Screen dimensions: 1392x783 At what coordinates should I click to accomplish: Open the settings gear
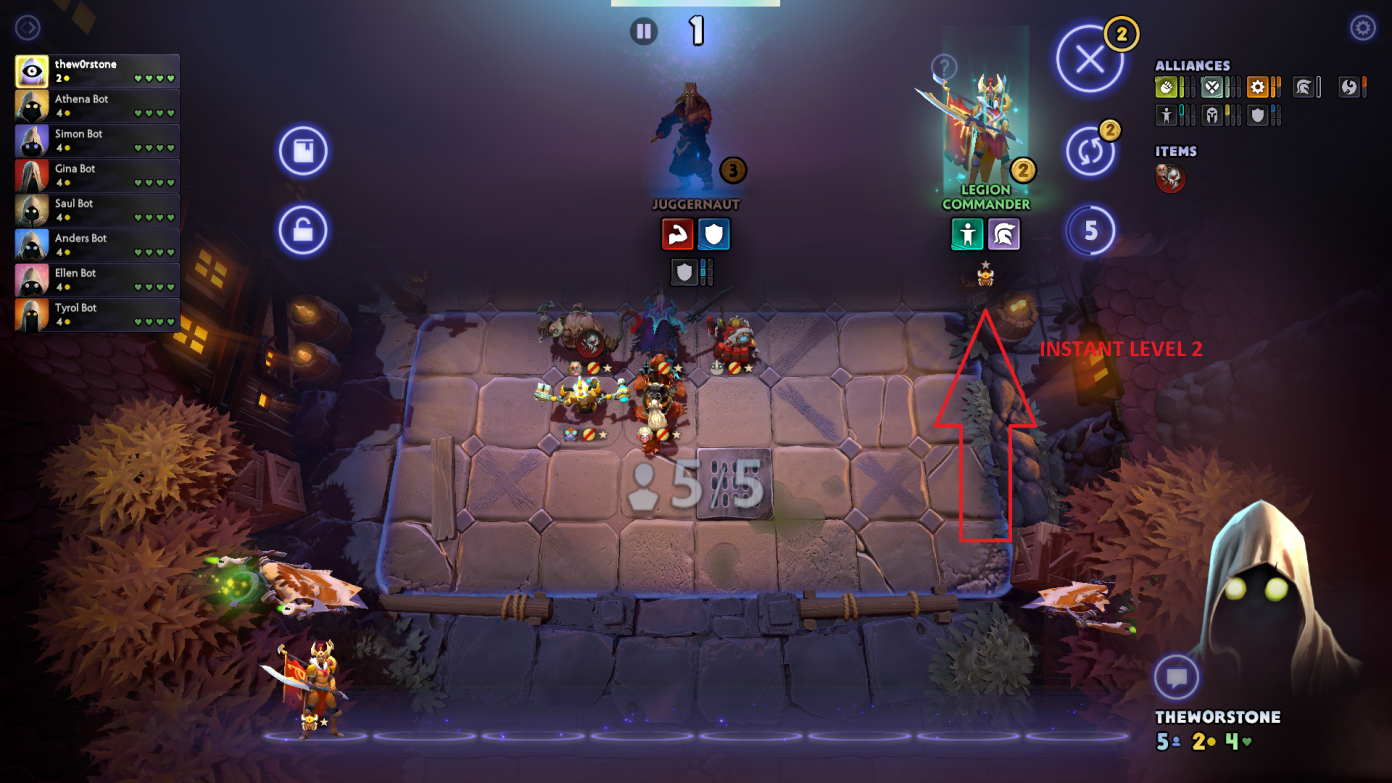(1362, 28)
